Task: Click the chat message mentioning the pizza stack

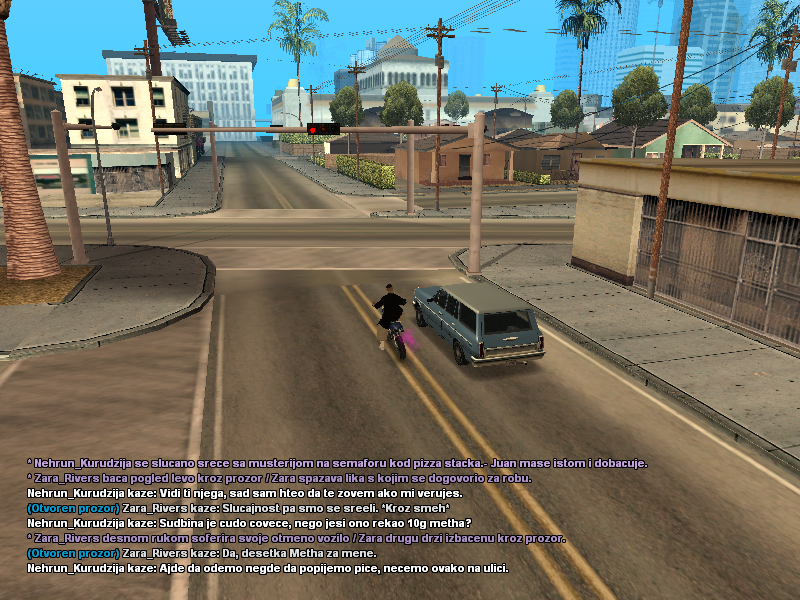Action: [x=337, y=463]
